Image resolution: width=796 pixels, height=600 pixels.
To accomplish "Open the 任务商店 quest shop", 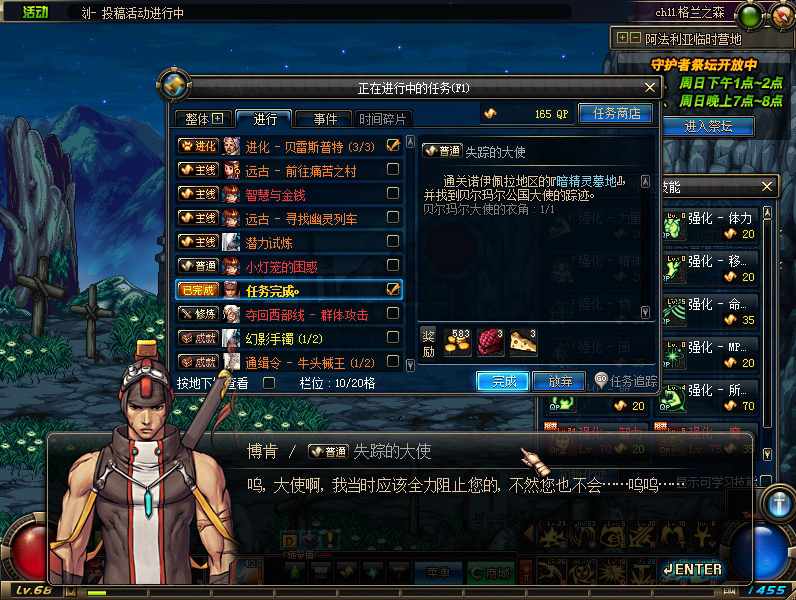I will pos(615,114).
